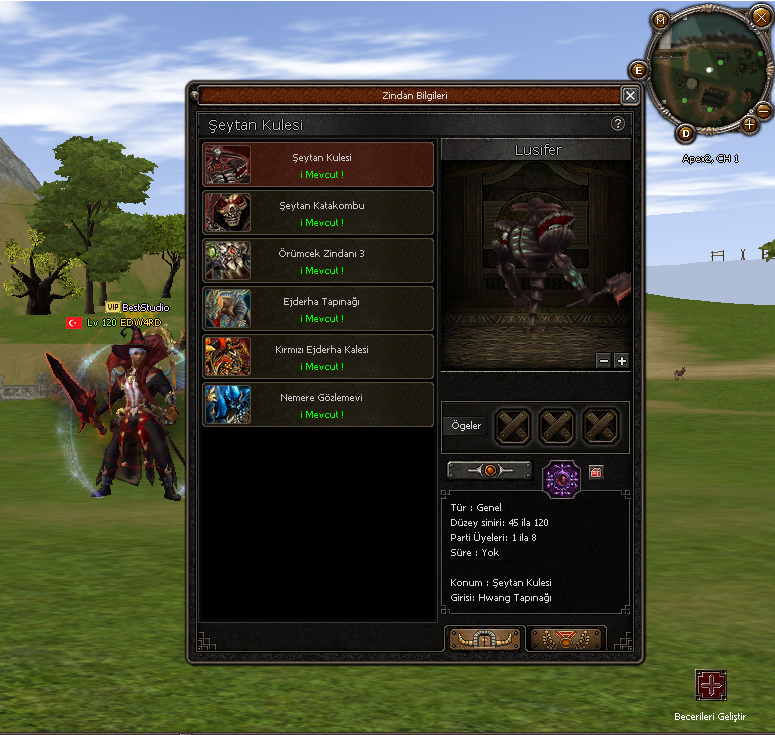Select Şeytan Kulesi dungeon entry
Viewport: 775px width, 735px height.
point(319,164)
